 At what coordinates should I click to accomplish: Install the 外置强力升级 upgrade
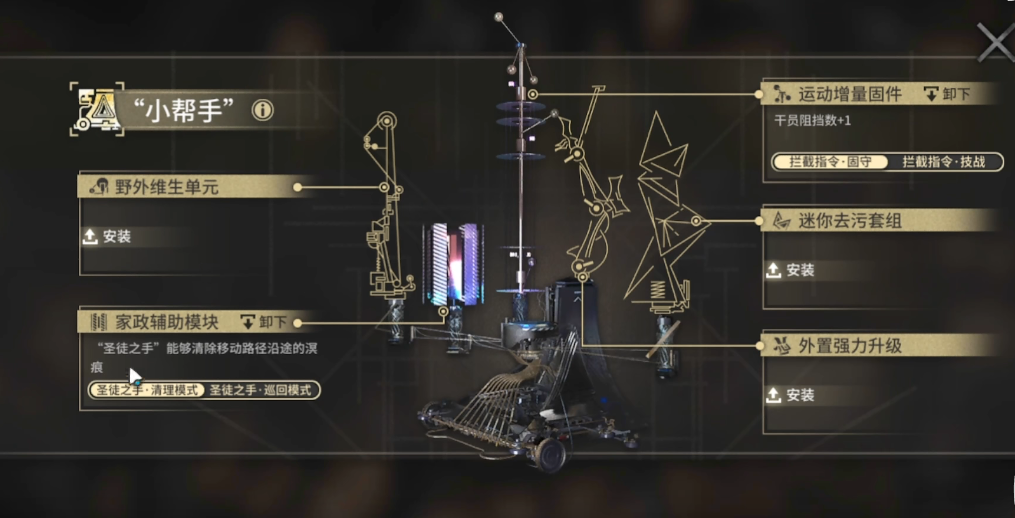pyautogui.click(x=790, y=395)
